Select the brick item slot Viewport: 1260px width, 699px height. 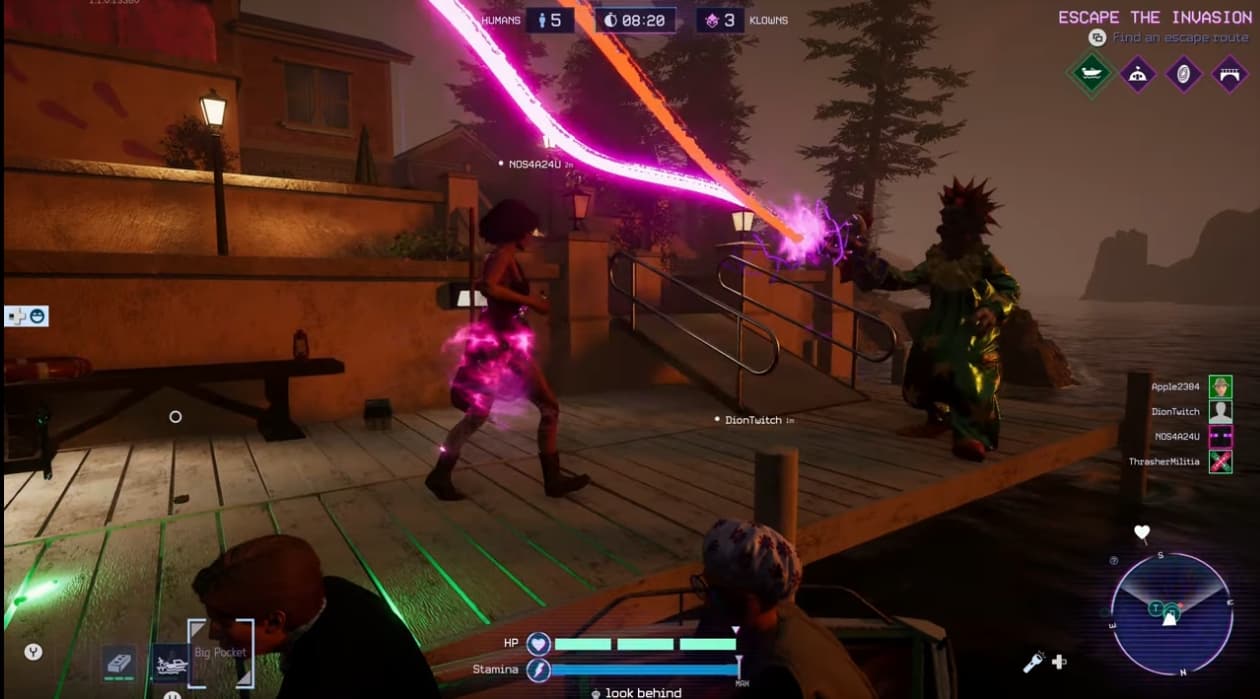coord(119,662)
